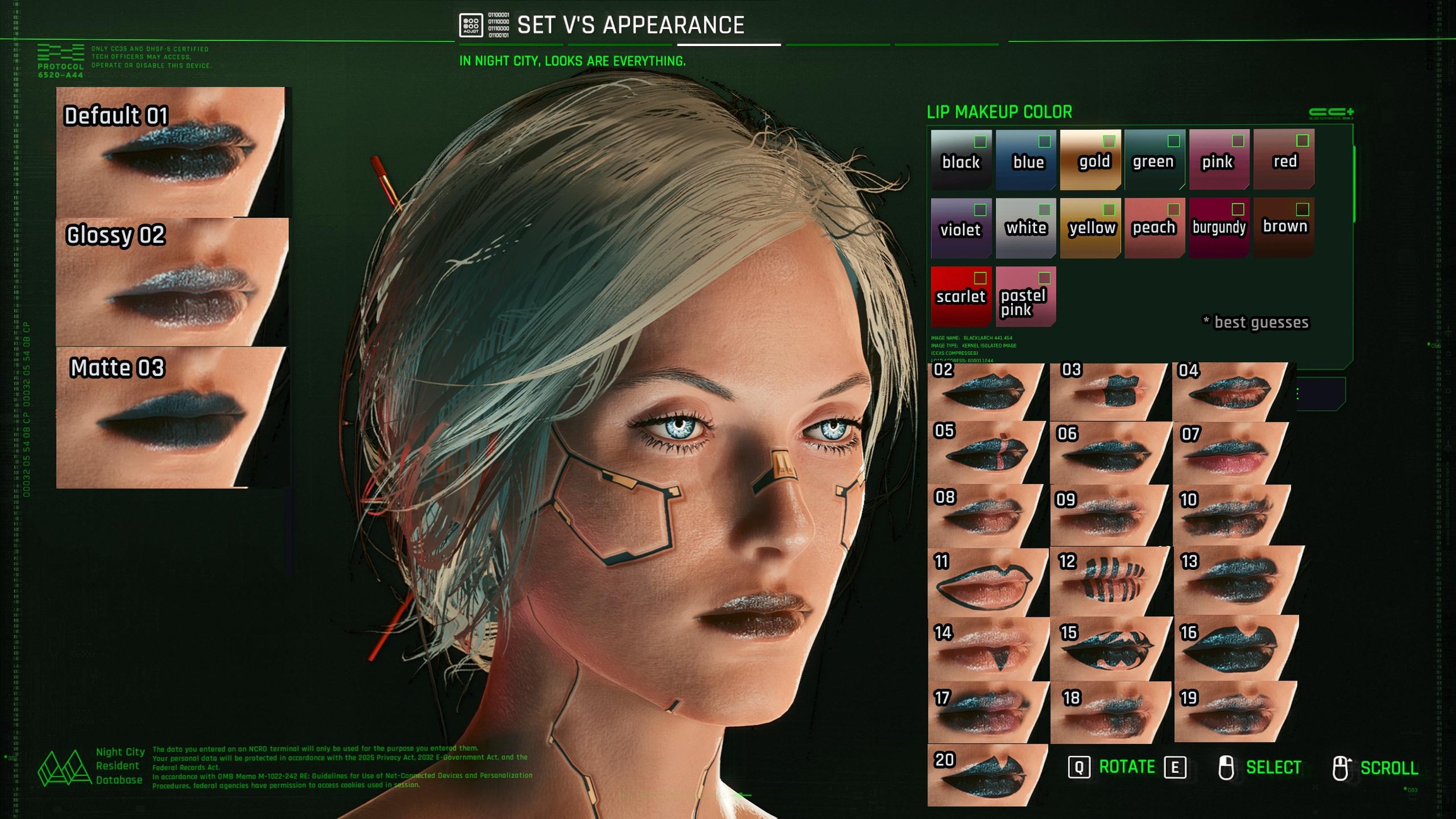
Task: Choose the Glossy 02 lip finish
Action: tap(172, 282)
